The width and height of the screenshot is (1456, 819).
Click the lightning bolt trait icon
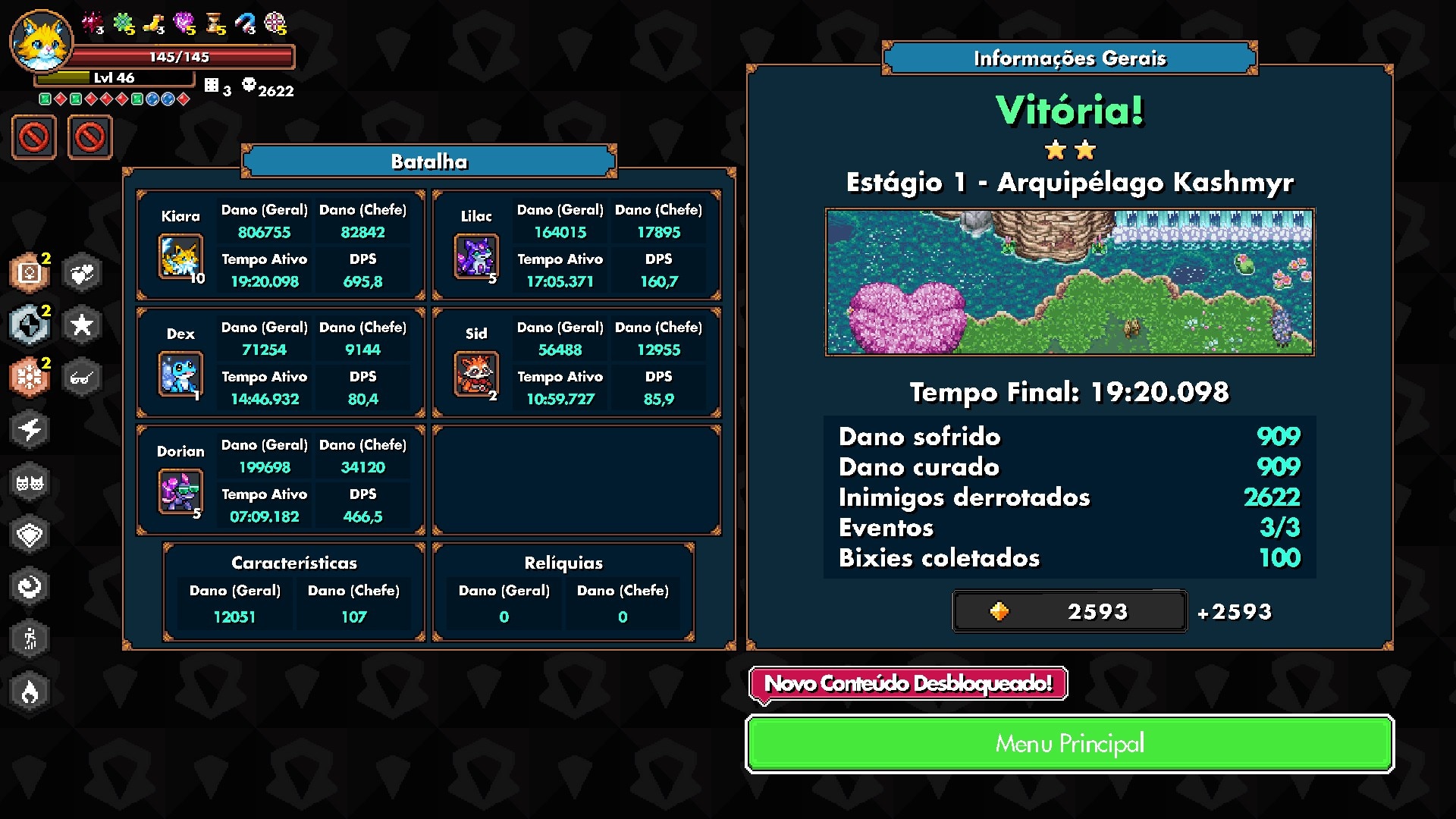point(30,430)
